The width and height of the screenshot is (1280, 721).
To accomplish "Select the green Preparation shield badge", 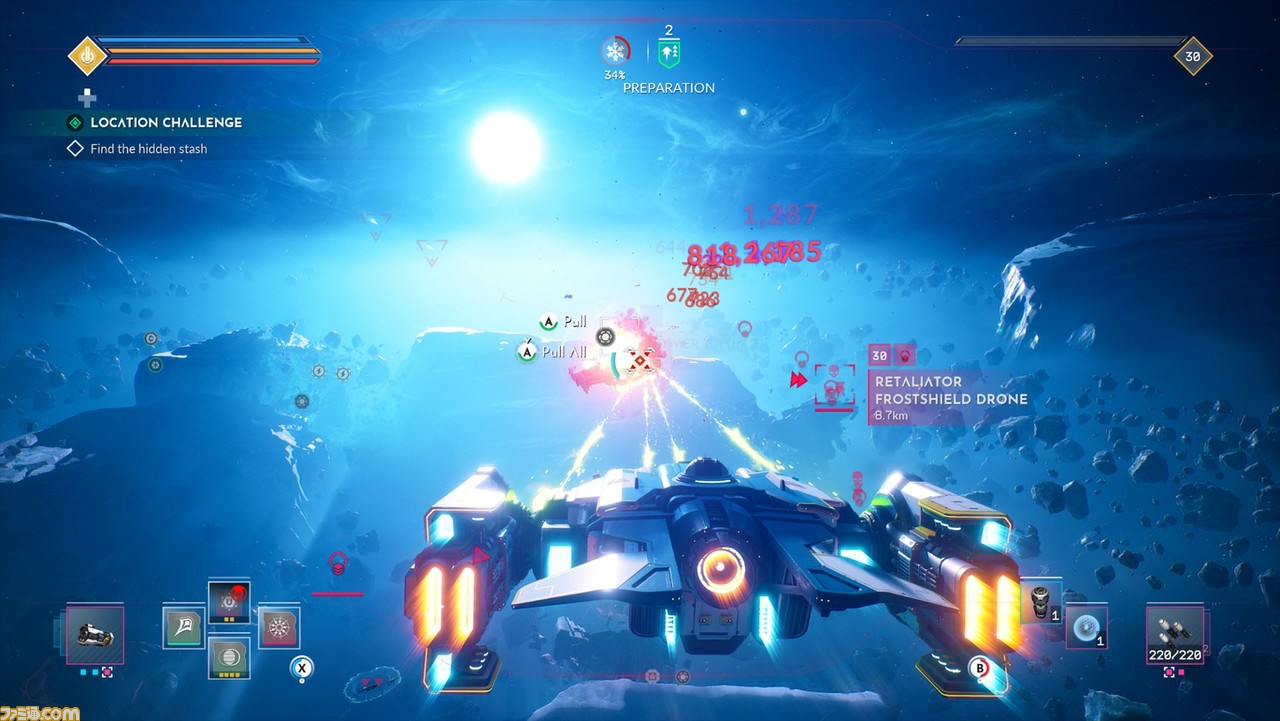I will [669, 53].
